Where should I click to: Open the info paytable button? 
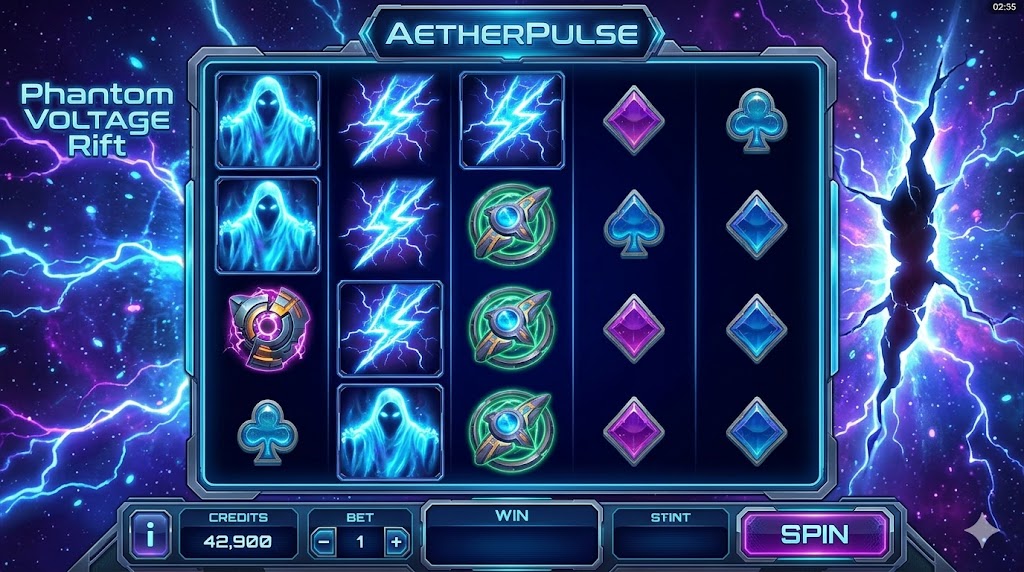[150, 535]
